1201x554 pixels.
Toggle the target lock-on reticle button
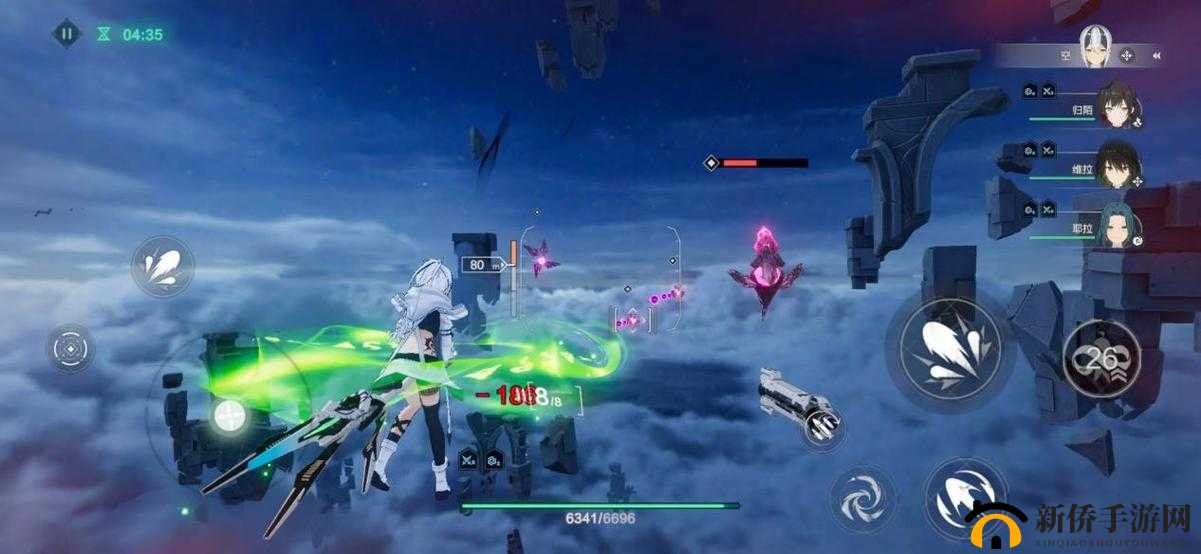pyautogui.click(x=72, y=350)
